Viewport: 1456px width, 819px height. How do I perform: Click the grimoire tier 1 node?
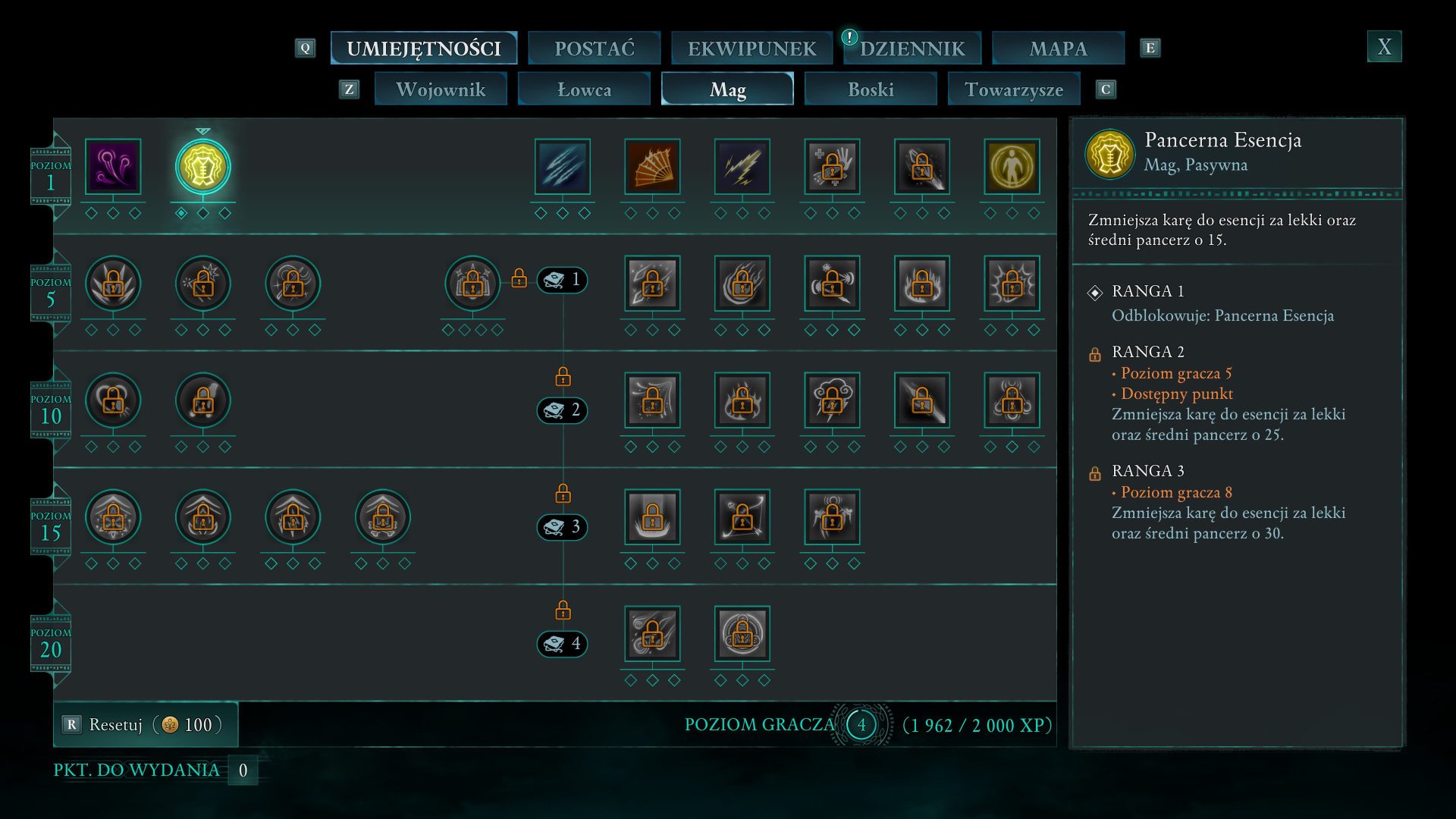click(562, 280)
